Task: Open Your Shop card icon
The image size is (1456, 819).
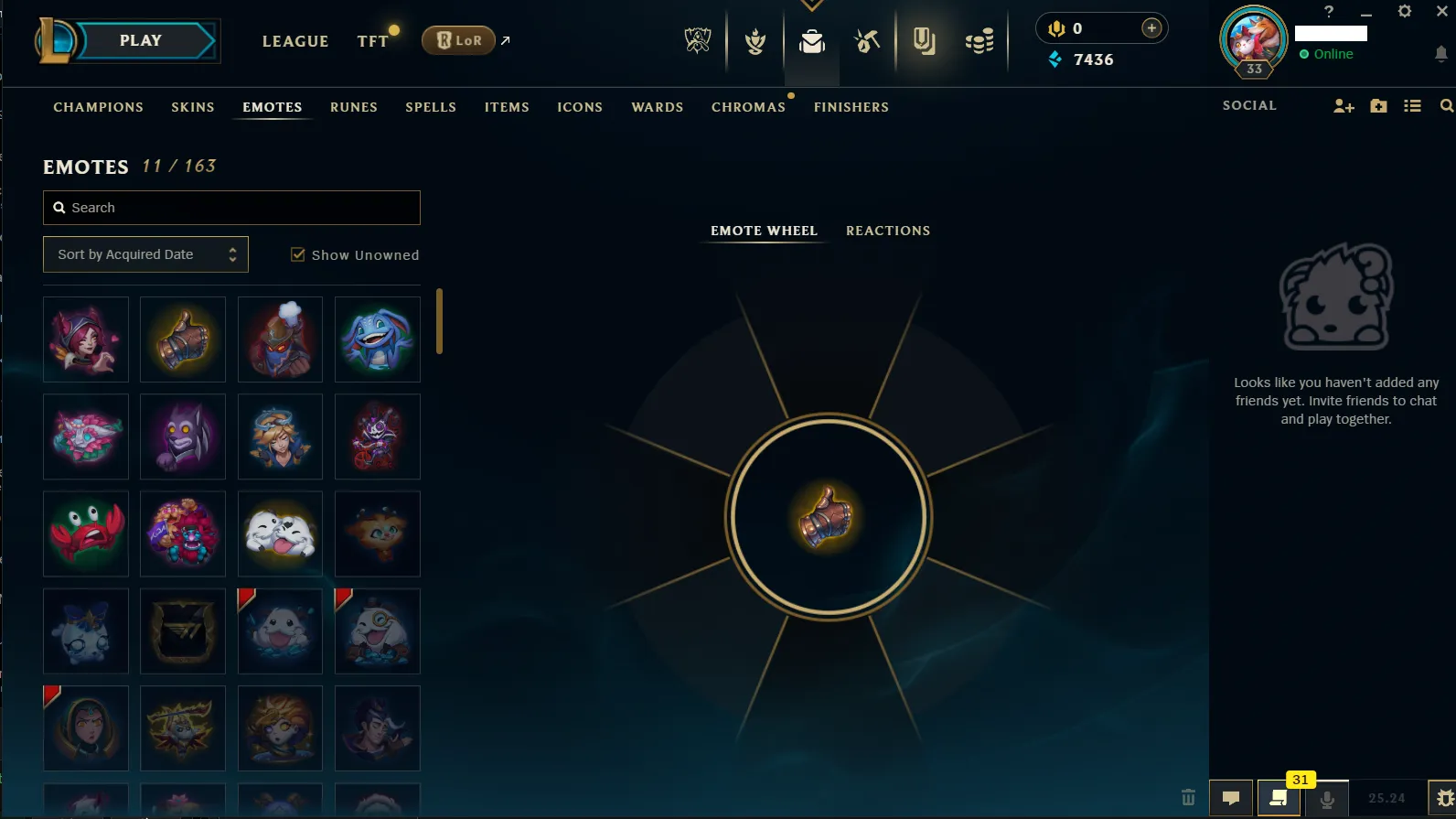Action: [x=925, y=40]
